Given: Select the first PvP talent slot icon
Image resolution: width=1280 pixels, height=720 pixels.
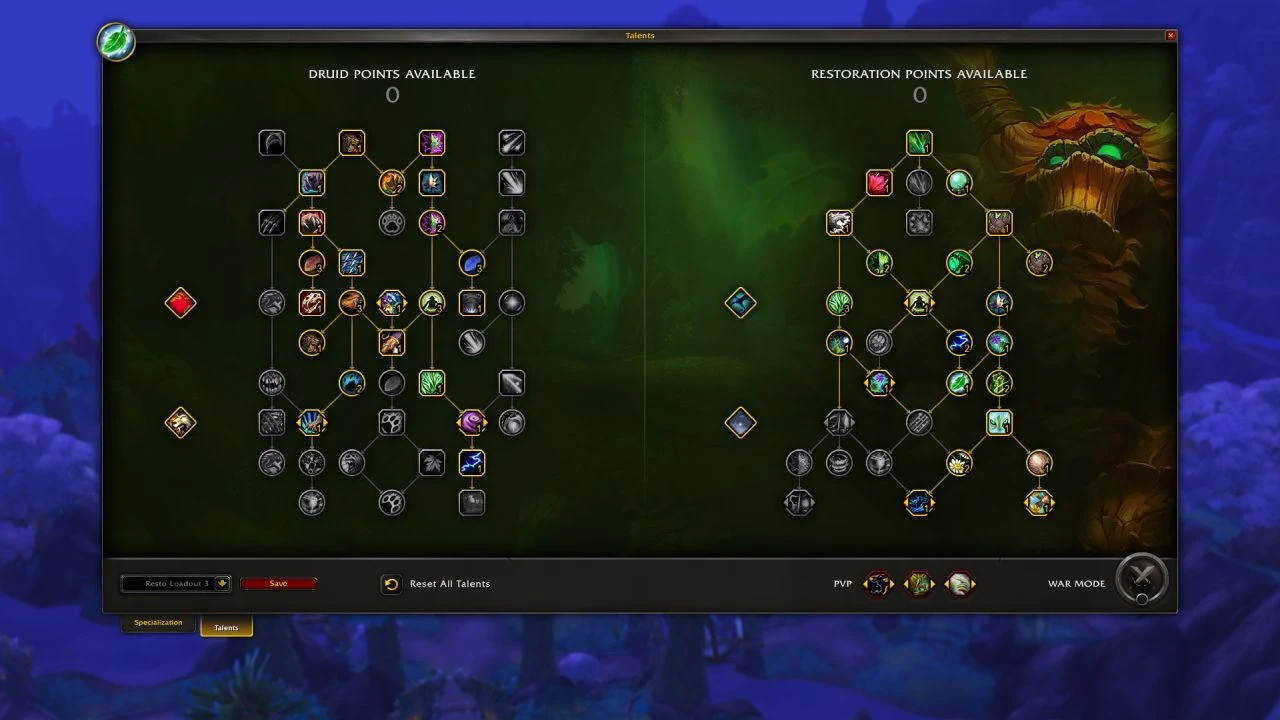Looking at the screenshot, I should point(878,583).
